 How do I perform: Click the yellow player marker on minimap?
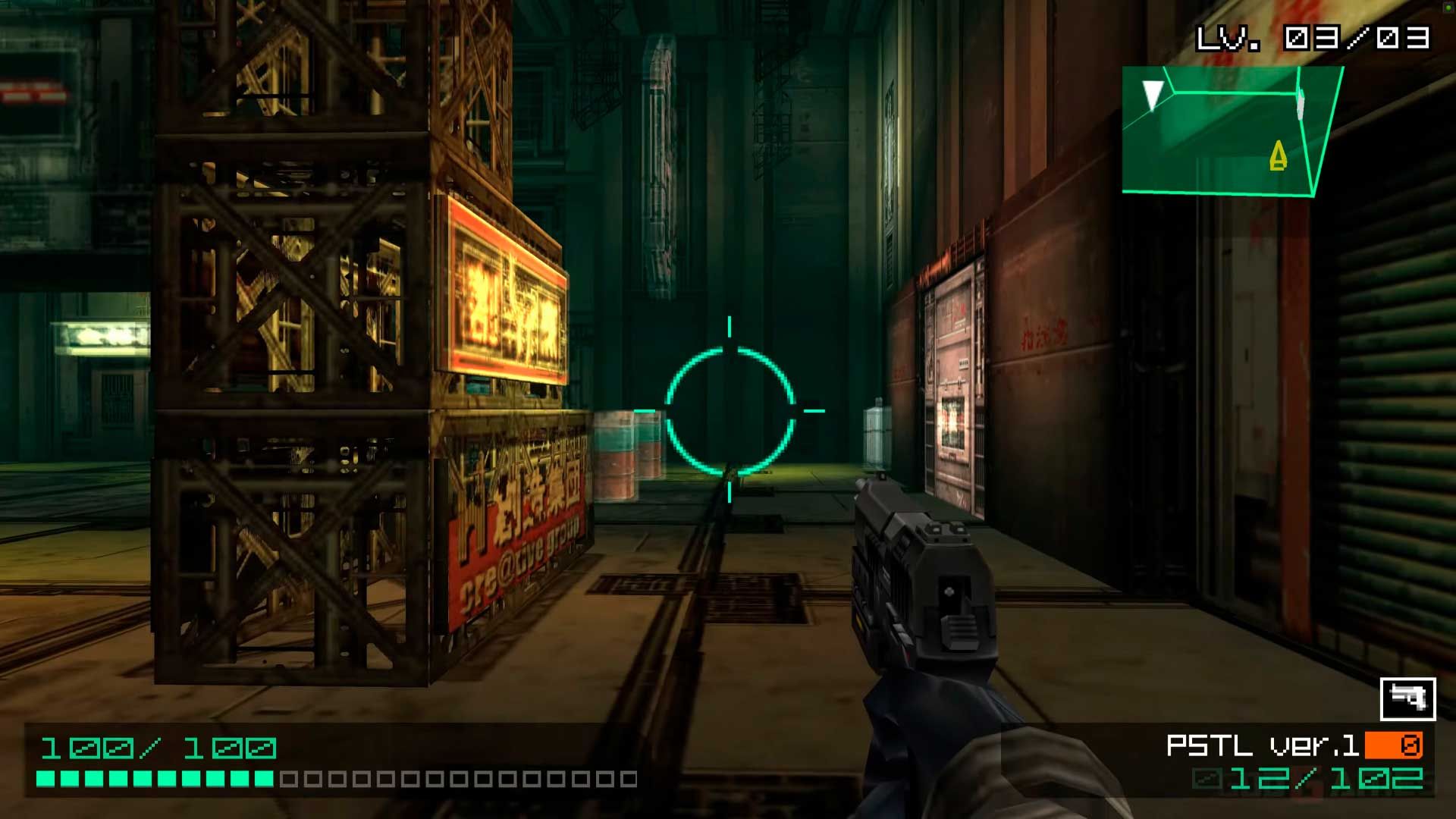coord(1279,156)
